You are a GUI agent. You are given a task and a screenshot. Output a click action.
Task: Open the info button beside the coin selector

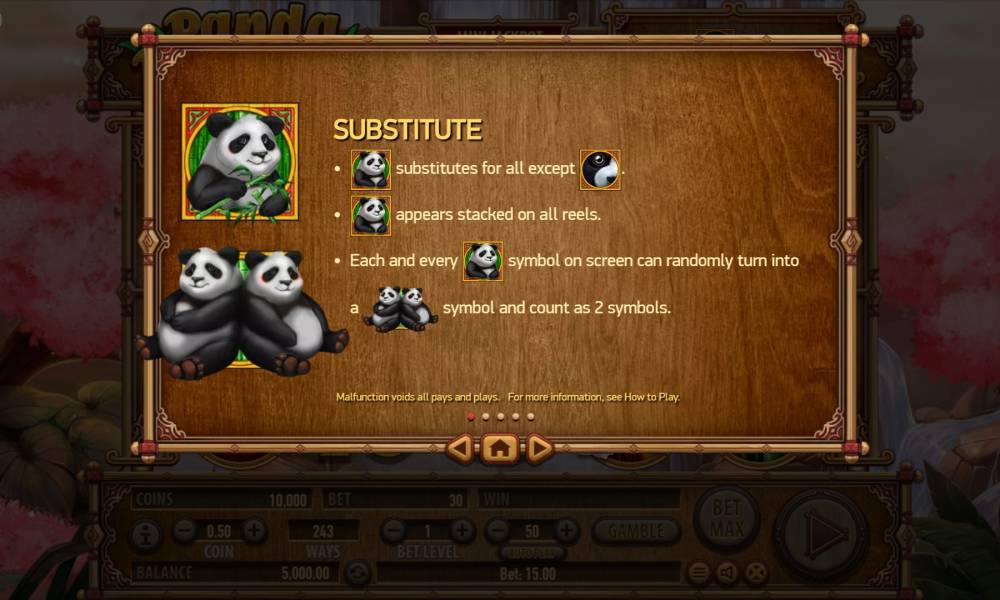pyautogui.click(x=144, y=532)
